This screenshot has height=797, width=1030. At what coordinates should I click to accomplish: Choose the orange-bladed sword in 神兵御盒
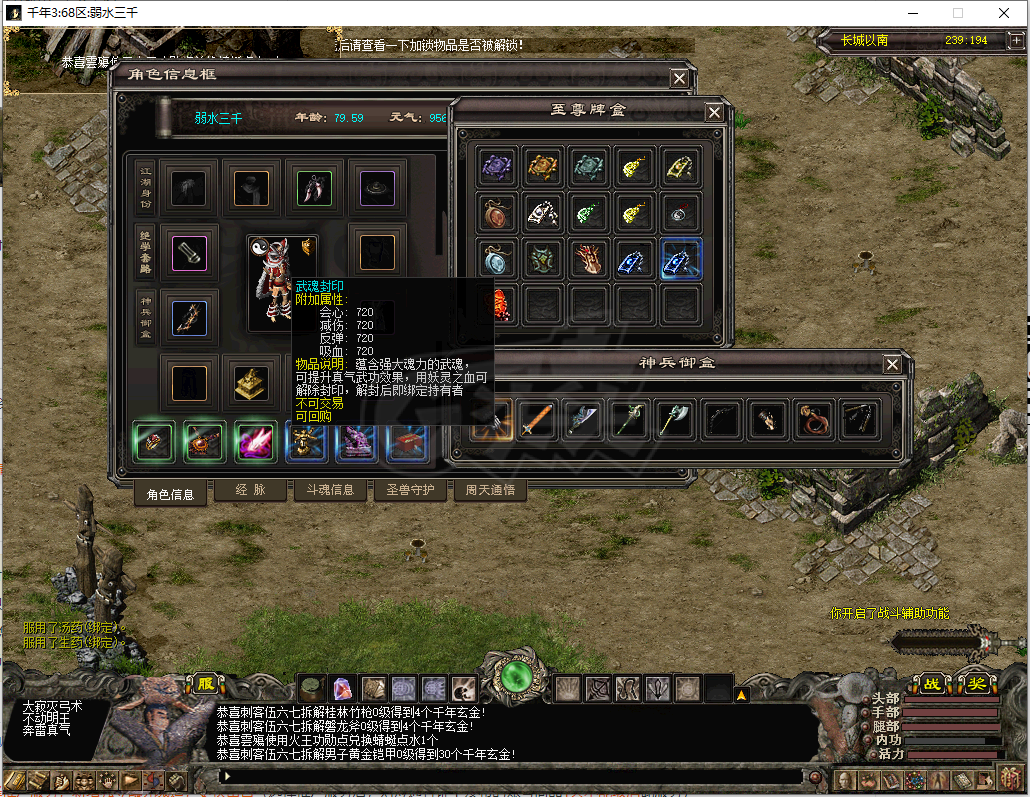(537, 419)
